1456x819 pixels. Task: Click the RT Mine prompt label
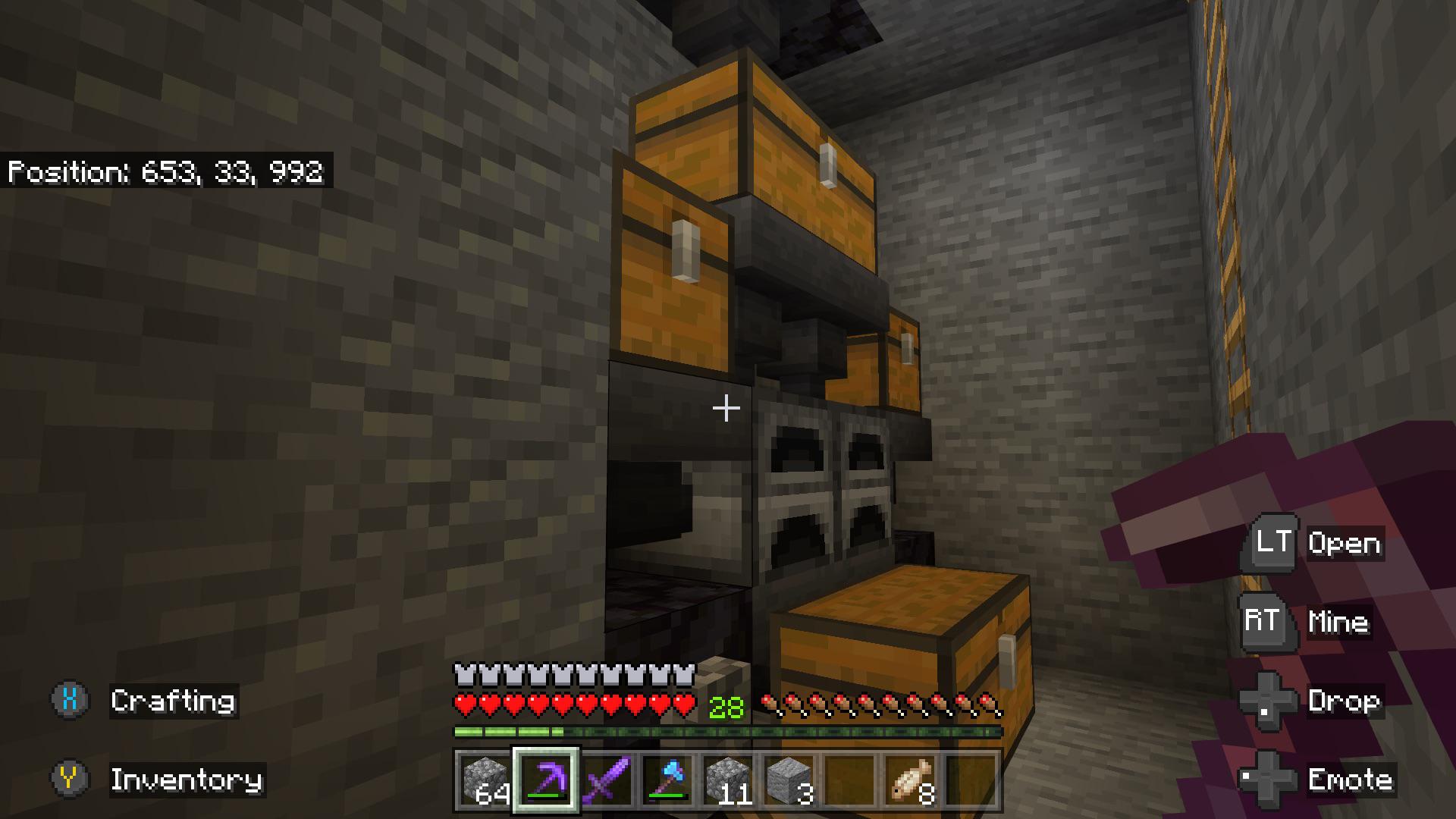pos(1339,623)
